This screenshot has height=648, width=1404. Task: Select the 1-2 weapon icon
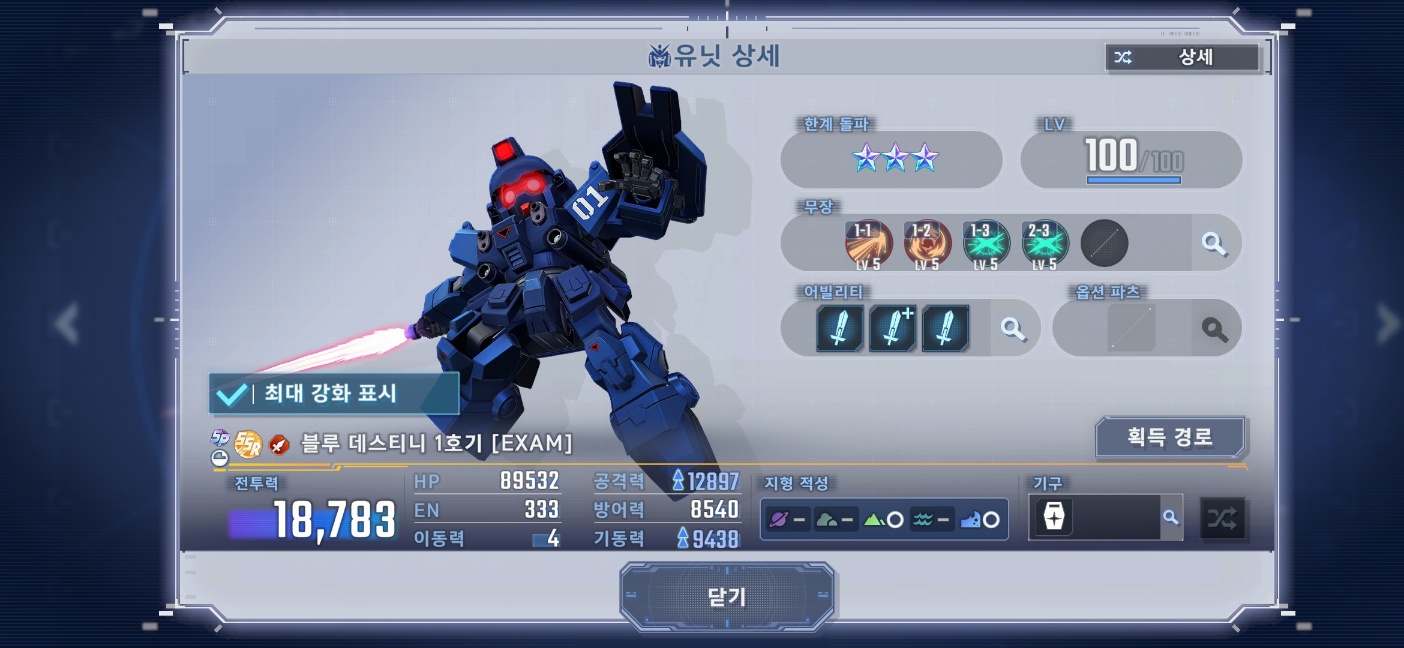(927, 243)
